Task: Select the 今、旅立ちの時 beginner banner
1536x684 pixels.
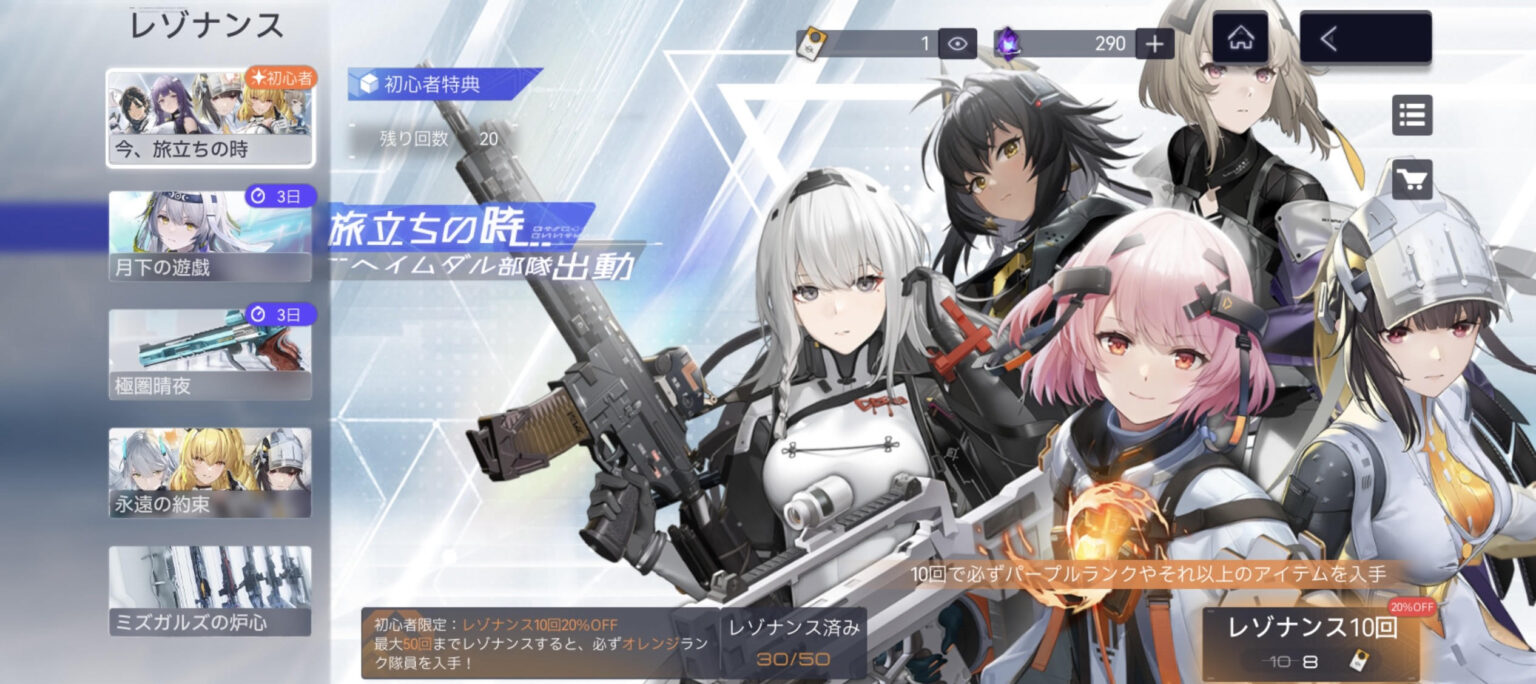Action: 210,118
